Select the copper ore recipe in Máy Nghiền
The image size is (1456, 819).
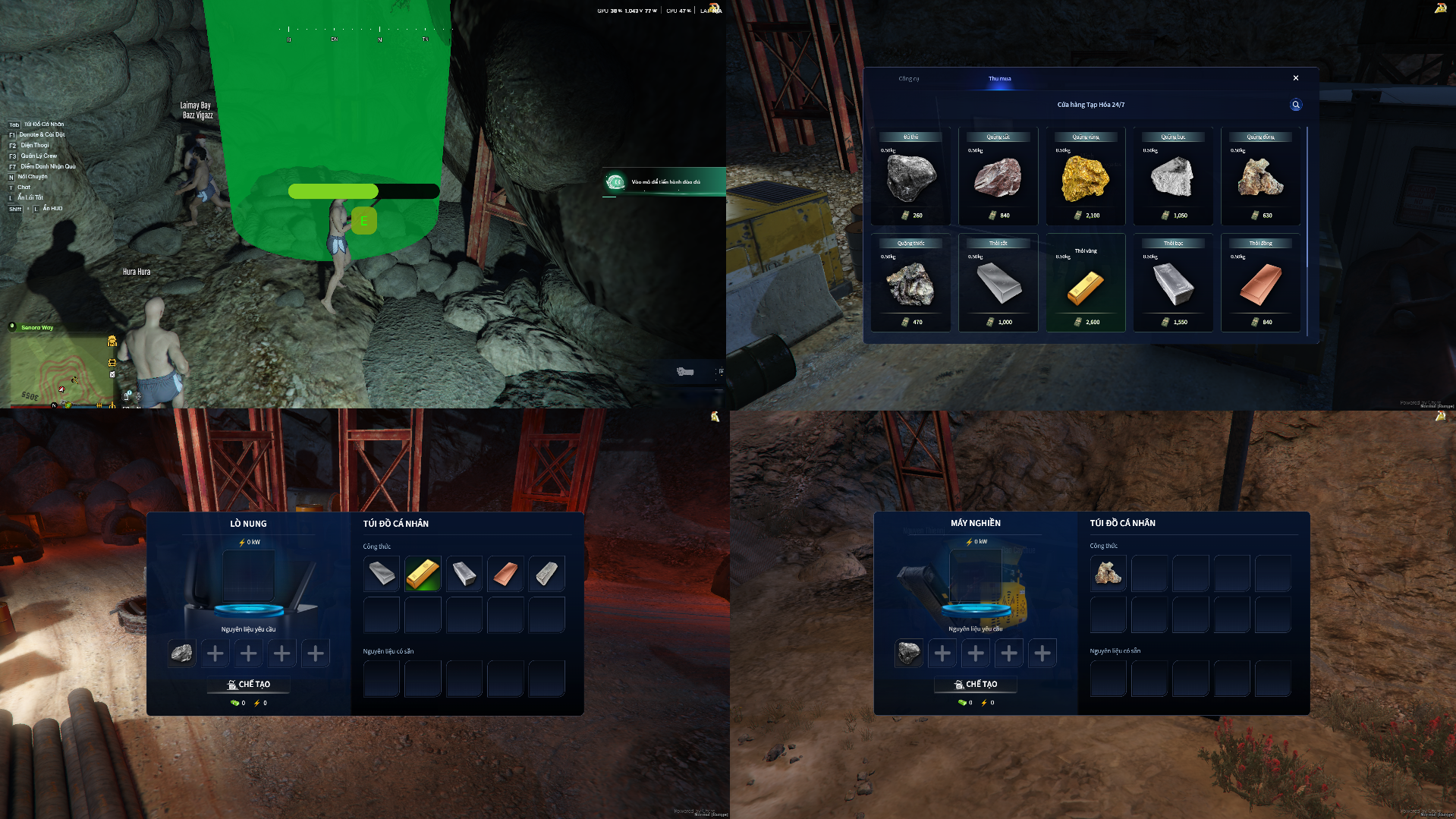(x=1108, y=573)
